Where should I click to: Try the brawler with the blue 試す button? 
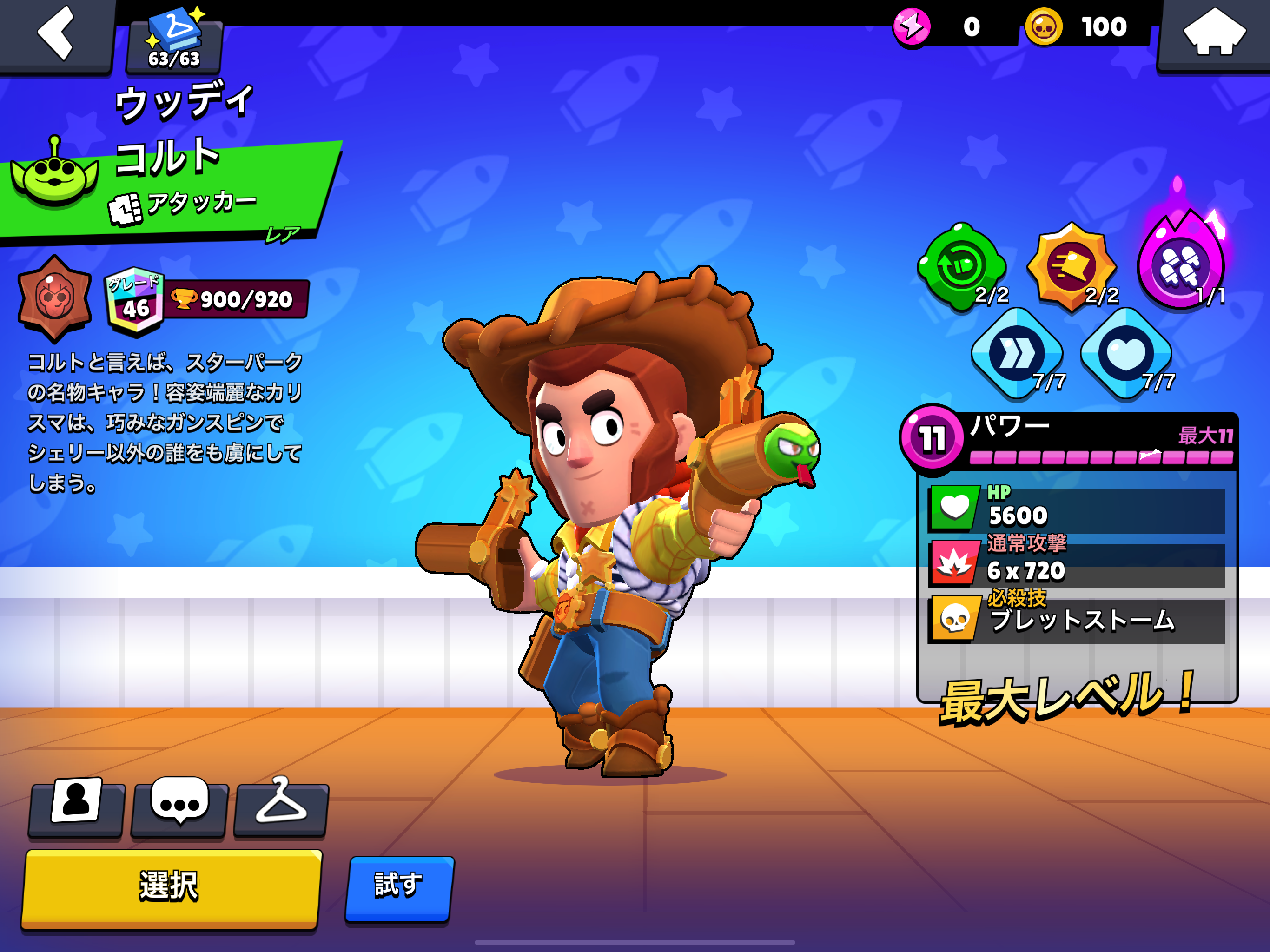pos(400,886)
